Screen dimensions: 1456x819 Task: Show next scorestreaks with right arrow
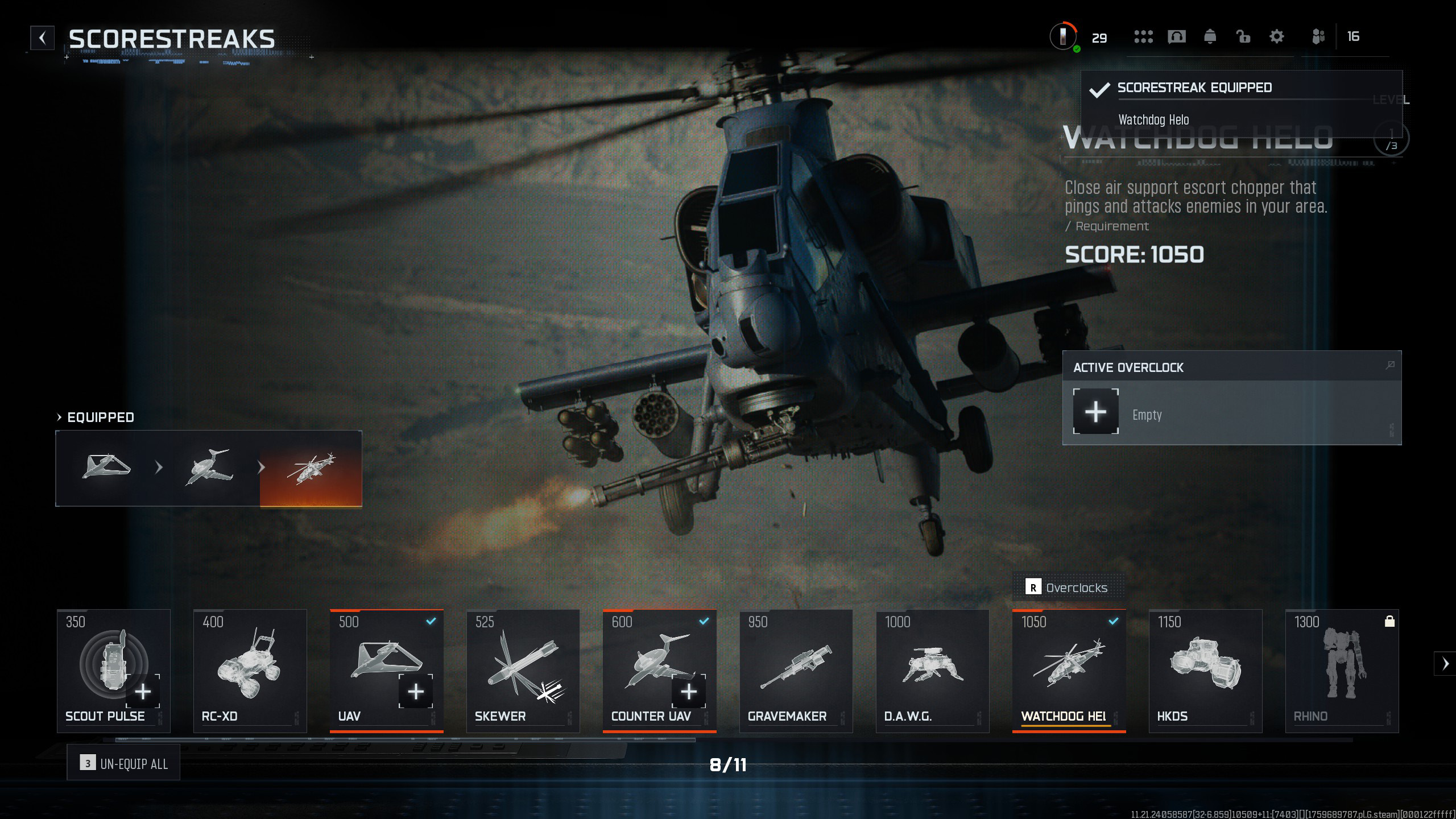pyautogui.click(x=1445, y=664)
